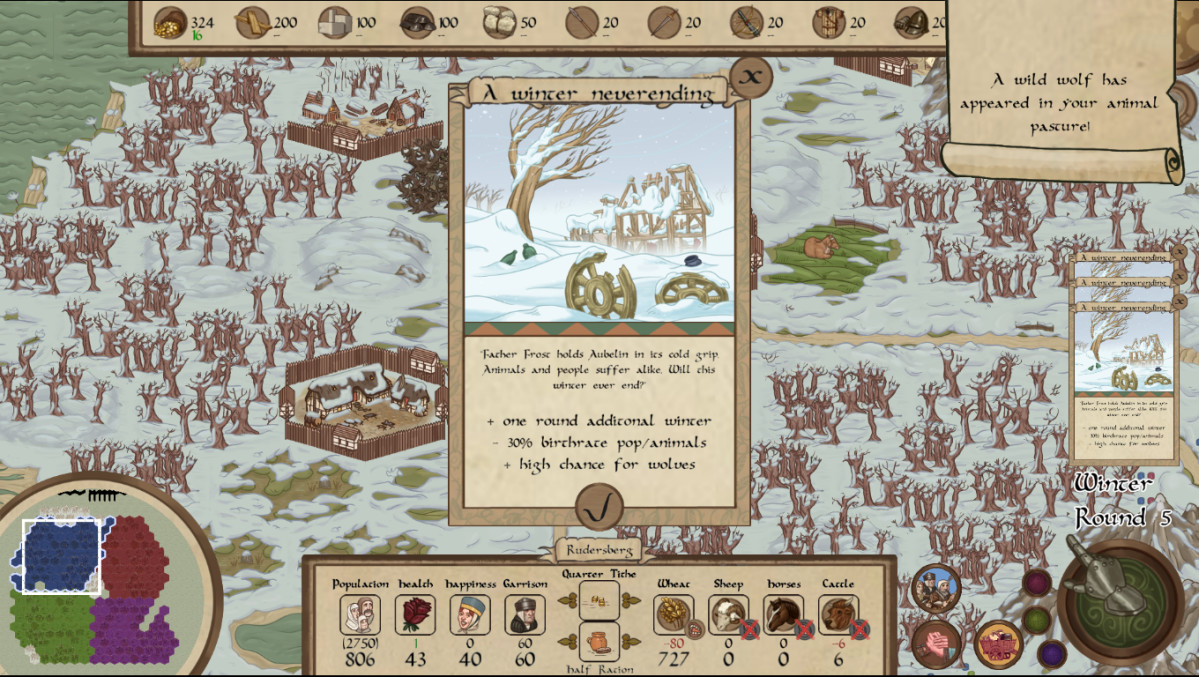Click the gold coins resource icon
1199x677 pixels.
tap(171, 22)
